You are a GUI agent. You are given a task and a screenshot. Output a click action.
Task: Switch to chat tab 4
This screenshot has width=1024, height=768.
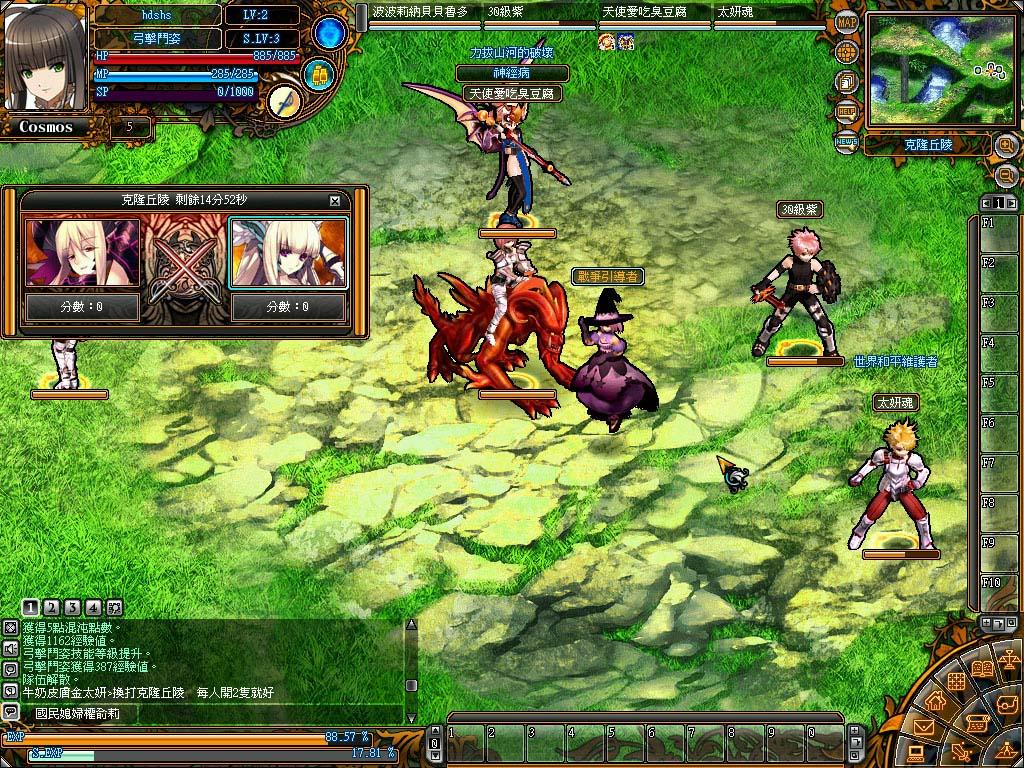pos(93,607)
